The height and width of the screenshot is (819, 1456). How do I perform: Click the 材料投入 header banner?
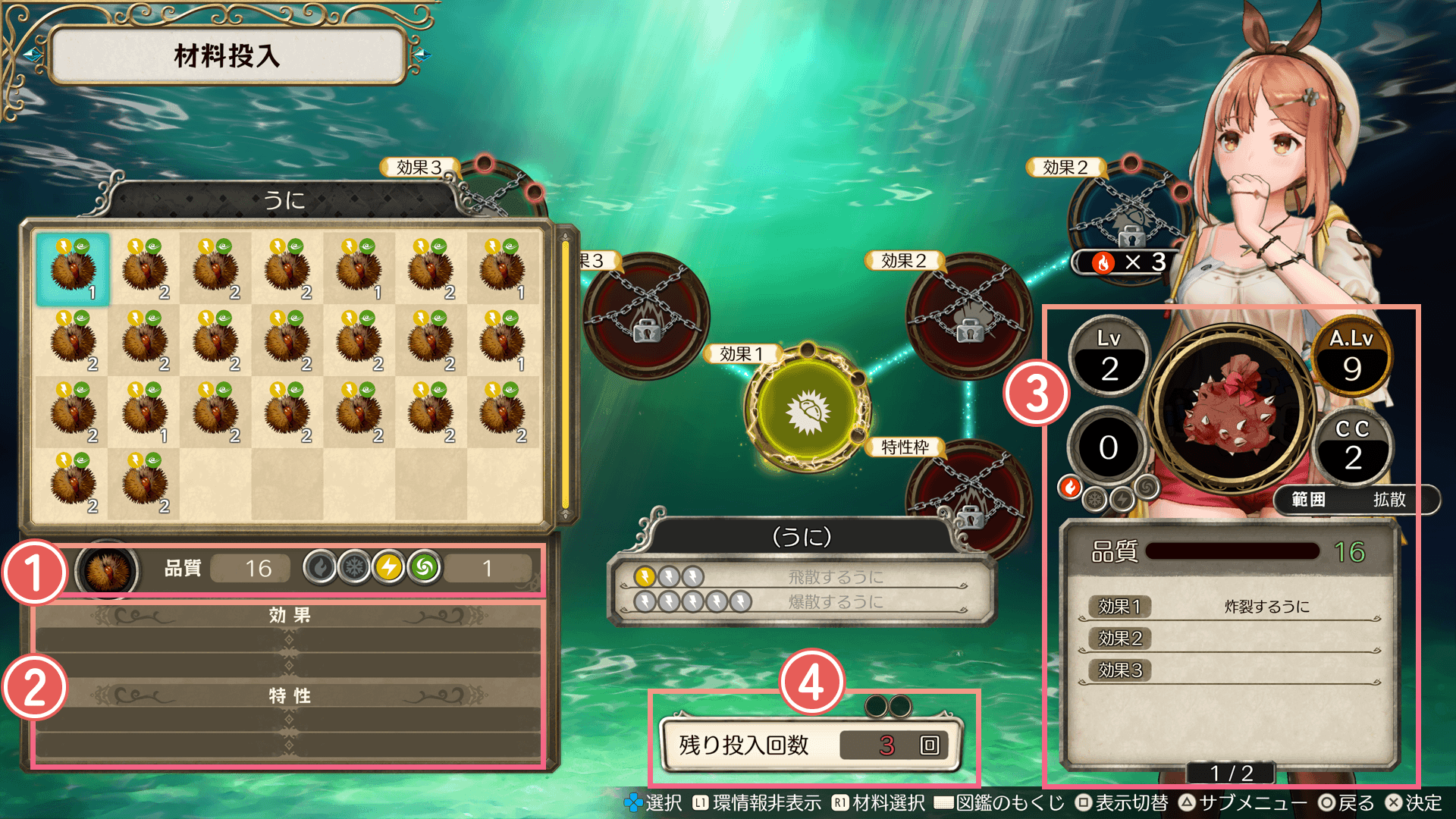(227, 55)
